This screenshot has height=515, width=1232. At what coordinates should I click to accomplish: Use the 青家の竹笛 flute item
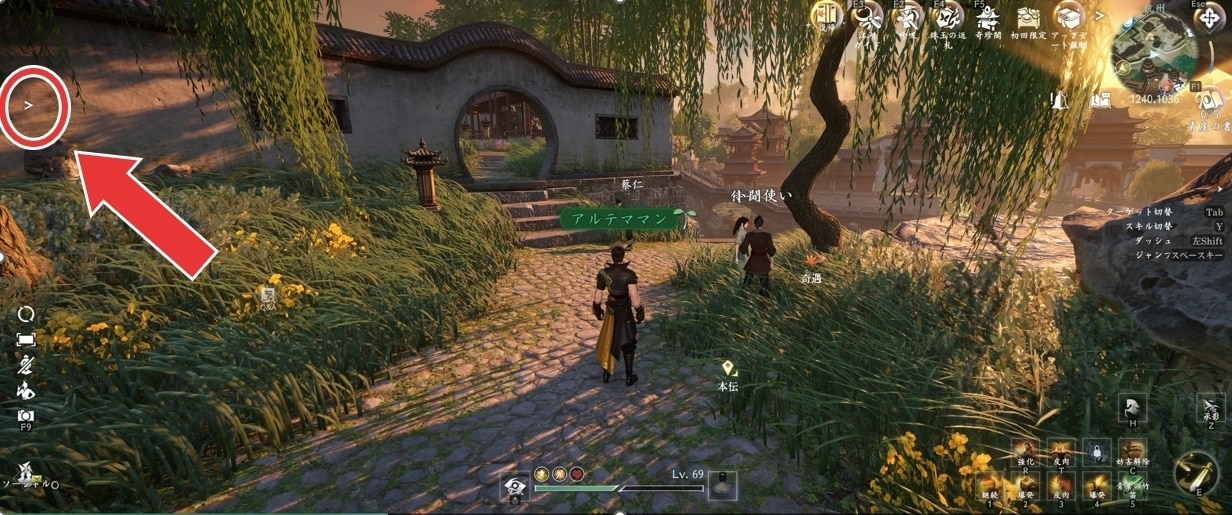[1132, 485]
